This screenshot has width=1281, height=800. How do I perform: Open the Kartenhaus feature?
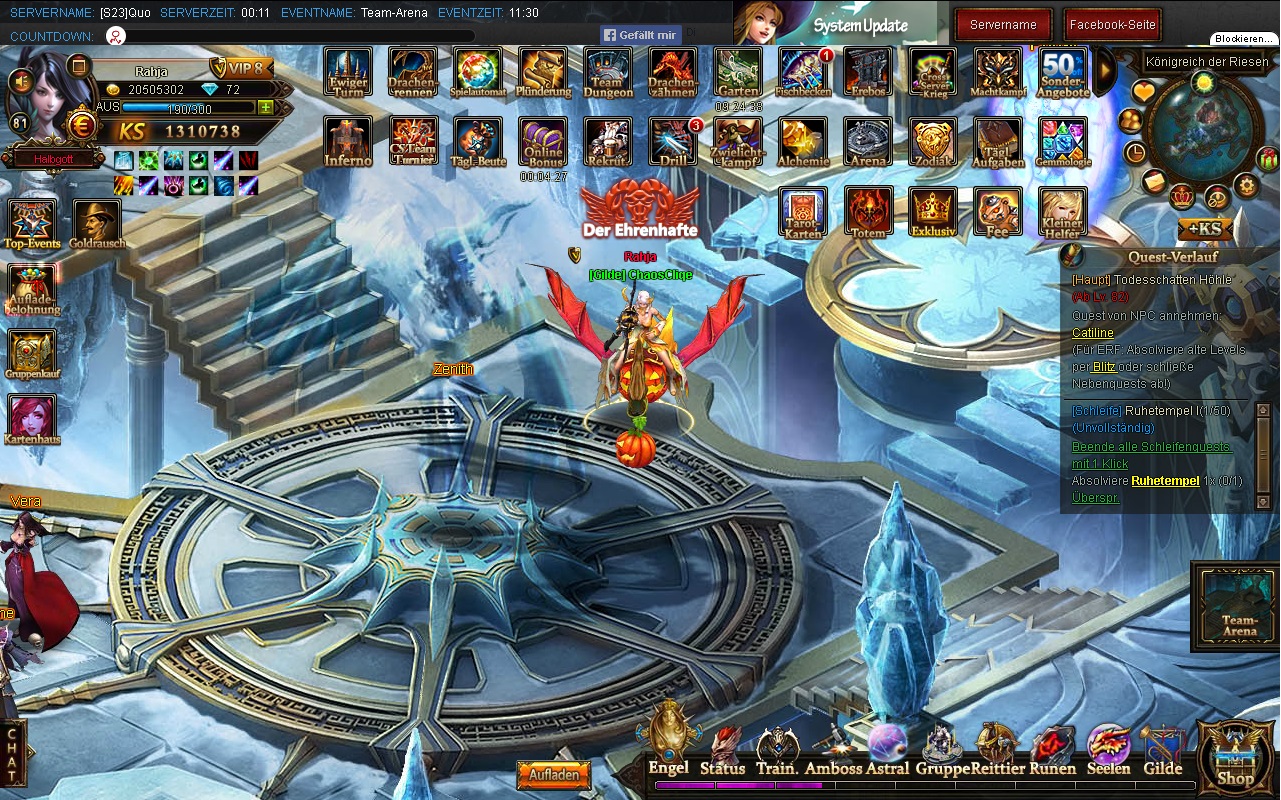point(32,419)
